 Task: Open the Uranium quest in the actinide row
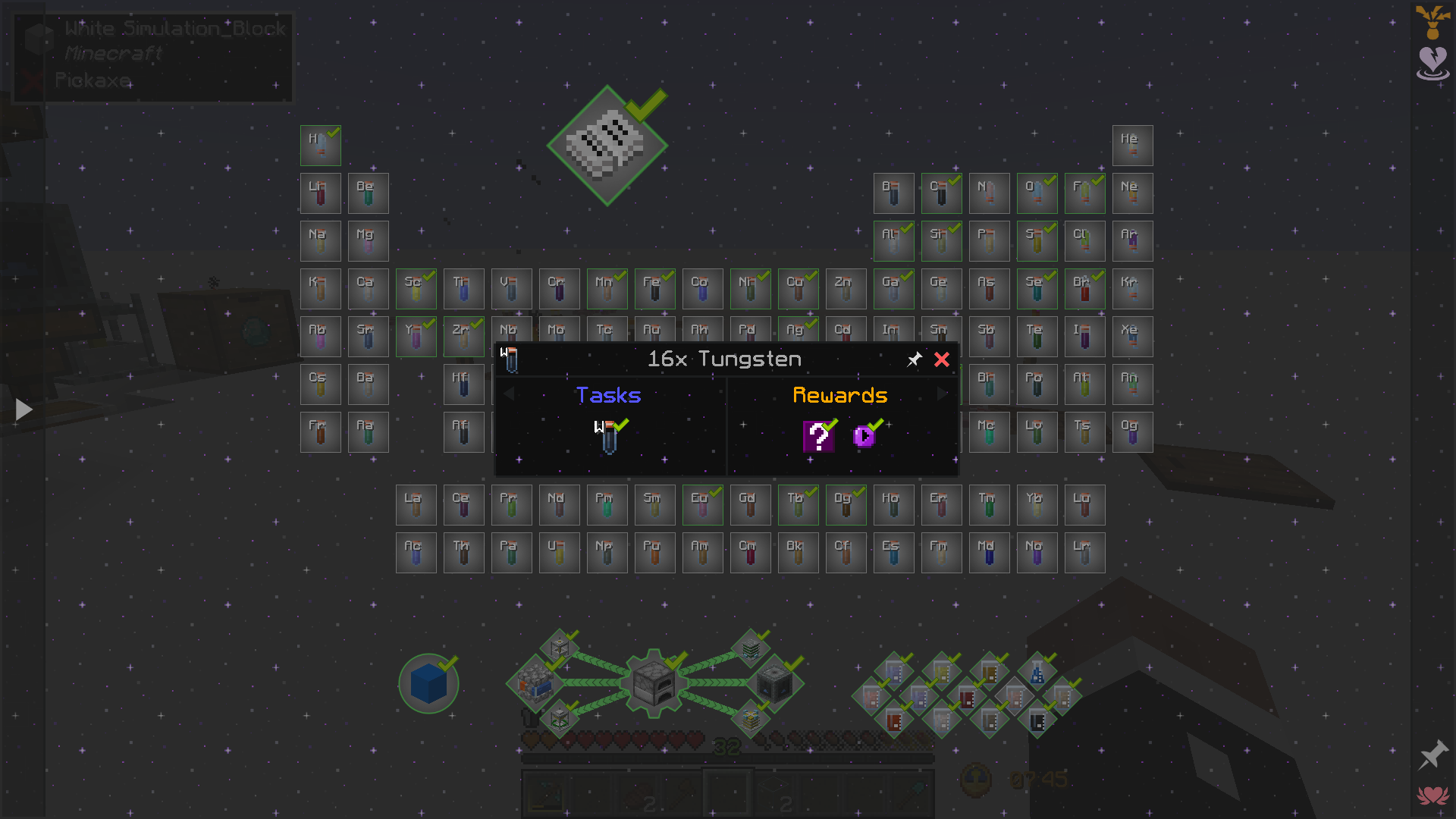coord(559,552)
